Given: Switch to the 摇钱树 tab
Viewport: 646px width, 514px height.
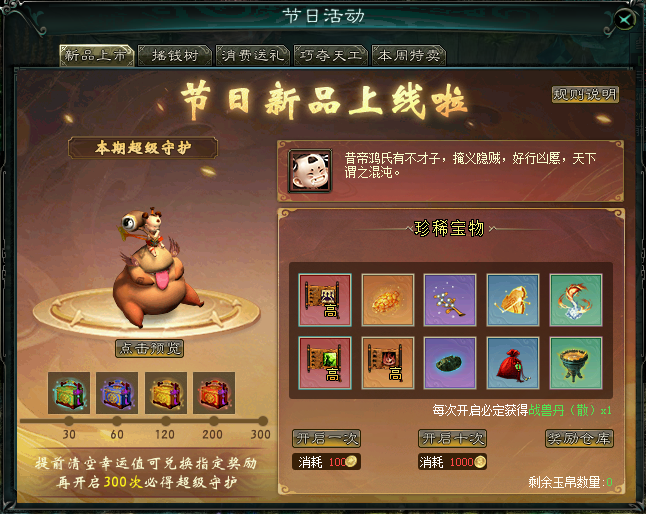Looking at the screenshot, I should click(173, 56).
